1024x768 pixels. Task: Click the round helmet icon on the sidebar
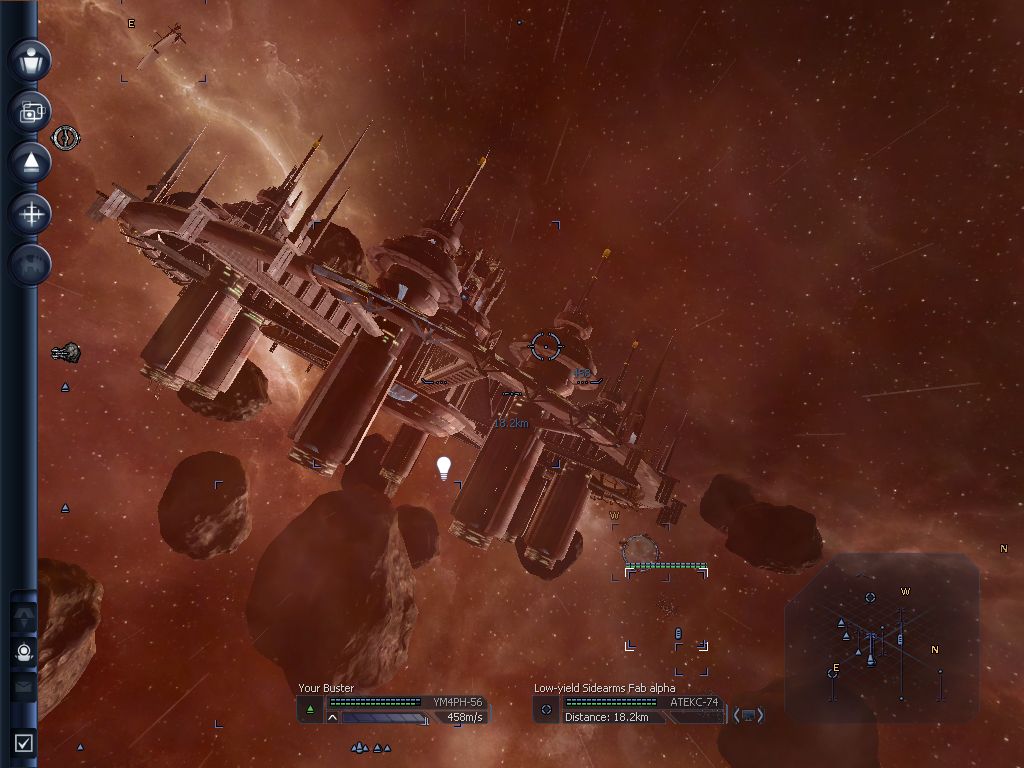24,653
